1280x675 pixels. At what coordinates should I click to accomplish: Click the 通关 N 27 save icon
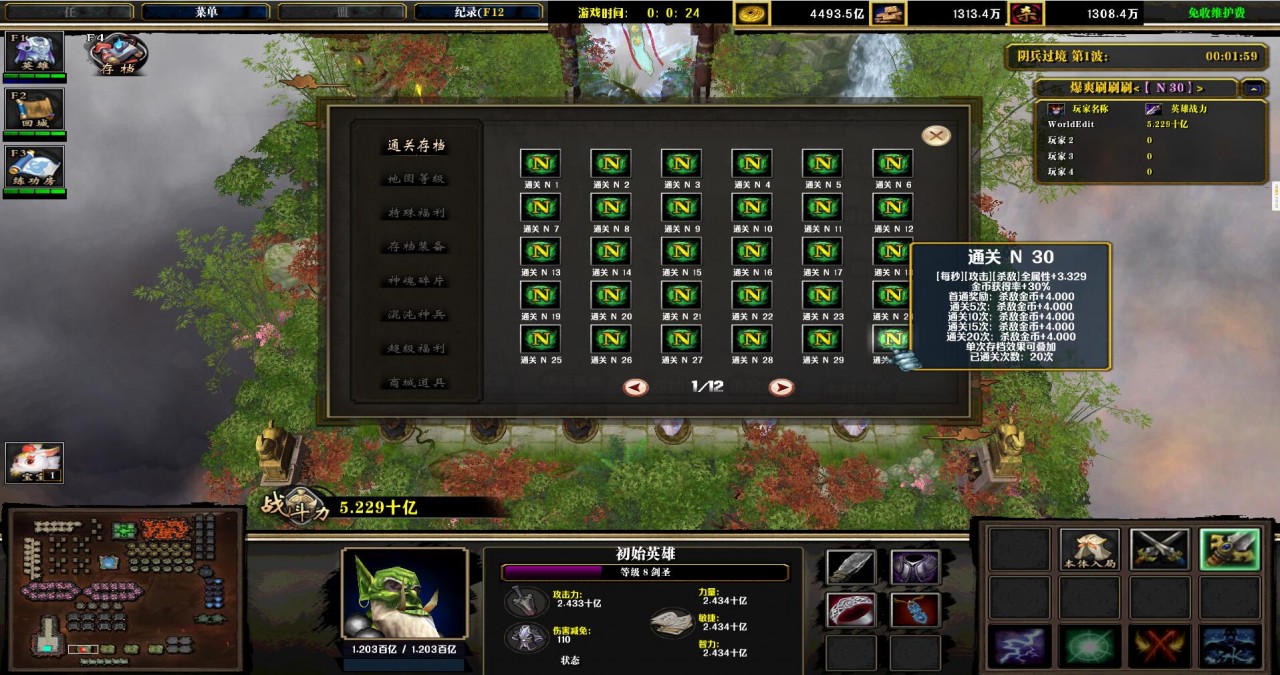(681, 339)
